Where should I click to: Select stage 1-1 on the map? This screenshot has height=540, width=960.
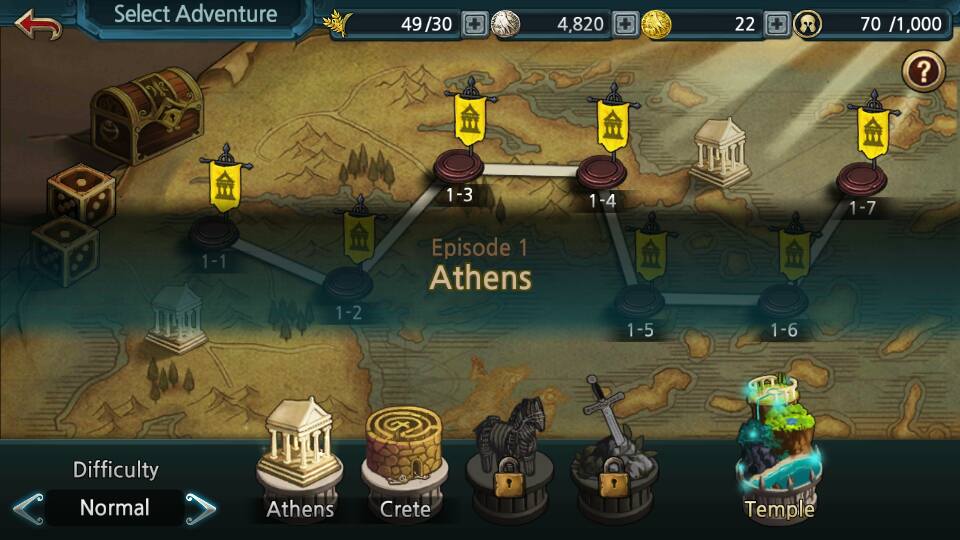point(214,233)
